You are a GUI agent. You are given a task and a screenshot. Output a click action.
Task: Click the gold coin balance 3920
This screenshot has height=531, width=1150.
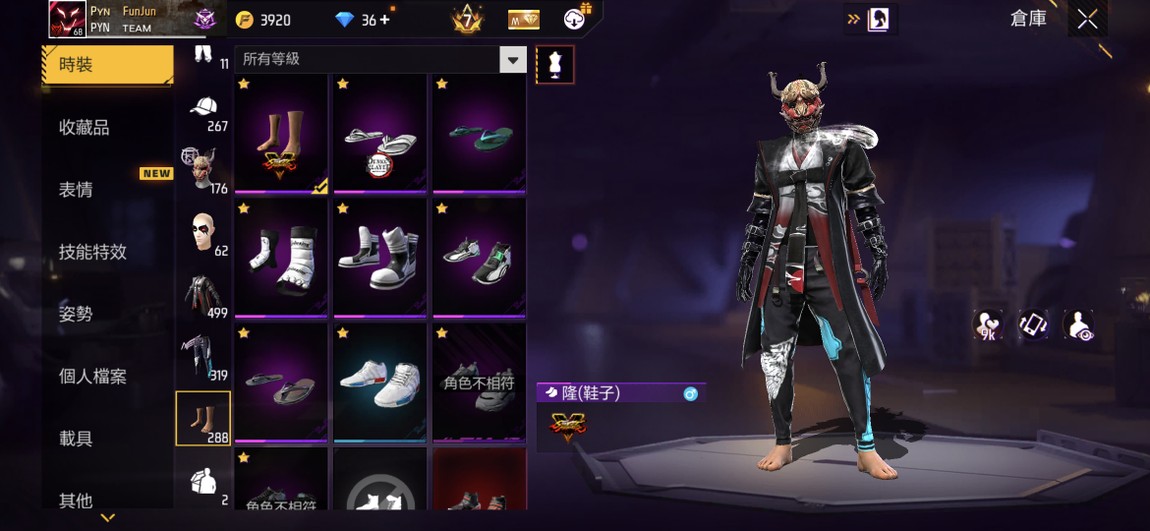263,20
